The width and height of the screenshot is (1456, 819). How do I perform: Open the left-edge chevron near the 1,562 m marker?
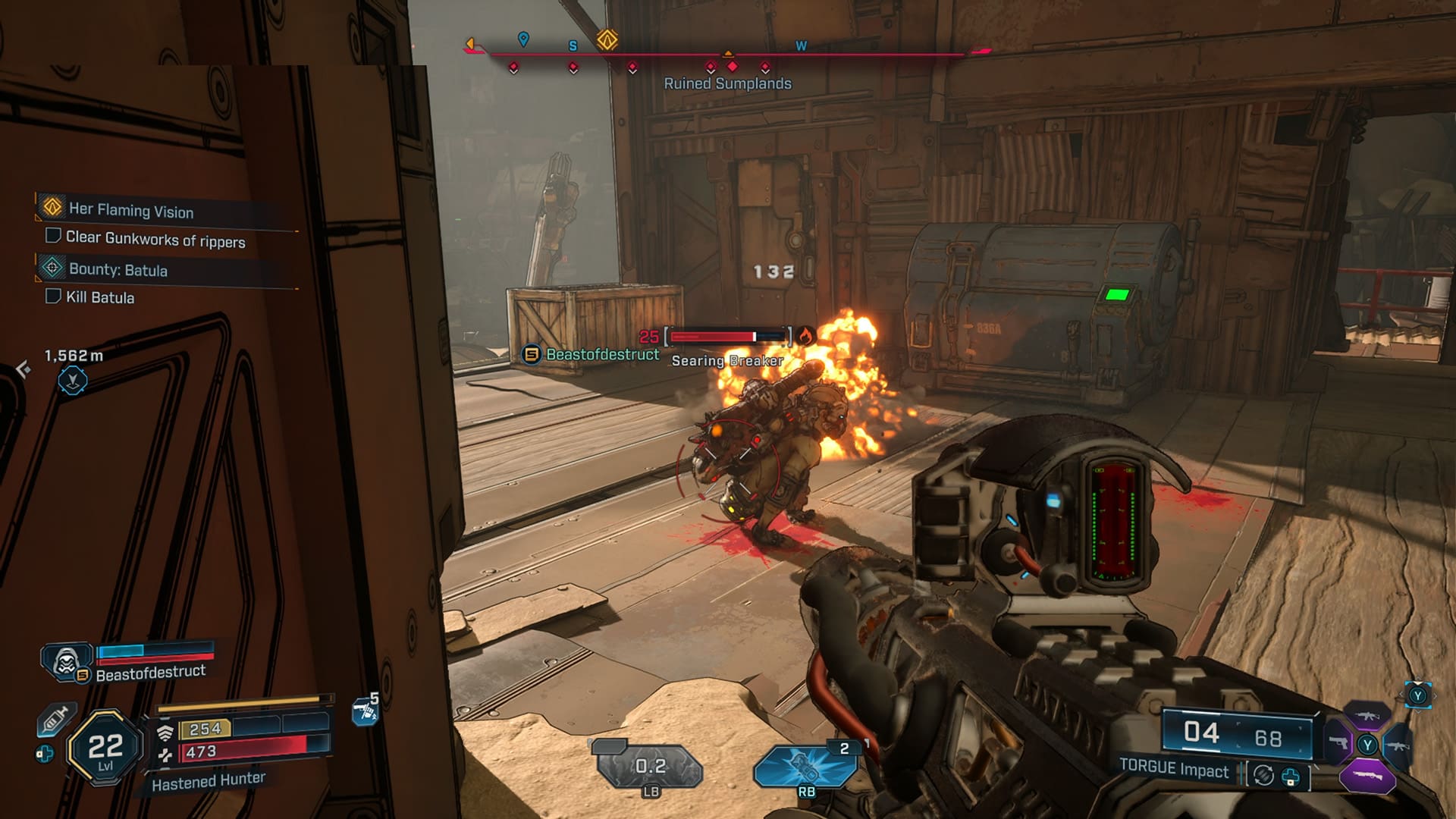23,368
